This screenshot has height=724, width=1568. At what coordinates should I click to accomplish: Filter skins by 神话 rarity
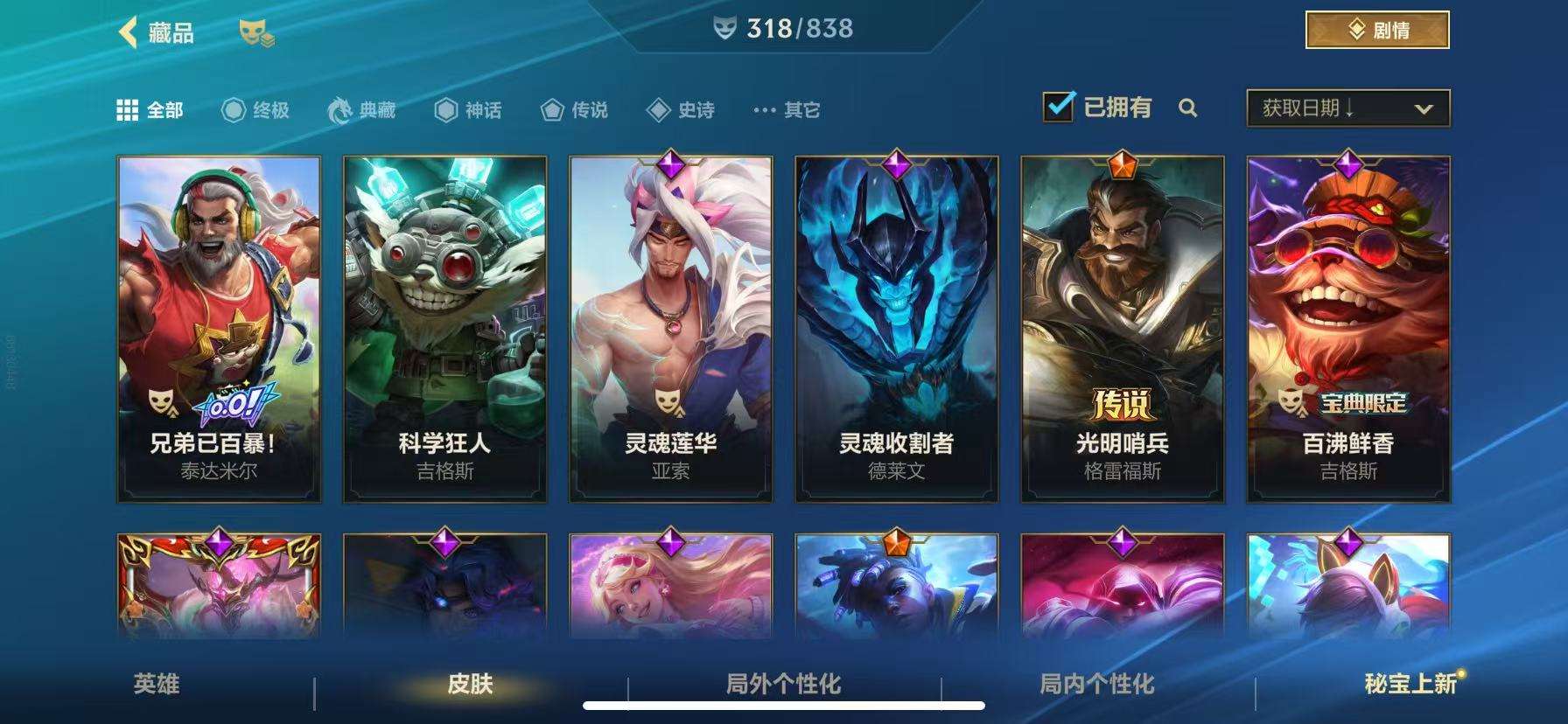[x=446, y=110]
